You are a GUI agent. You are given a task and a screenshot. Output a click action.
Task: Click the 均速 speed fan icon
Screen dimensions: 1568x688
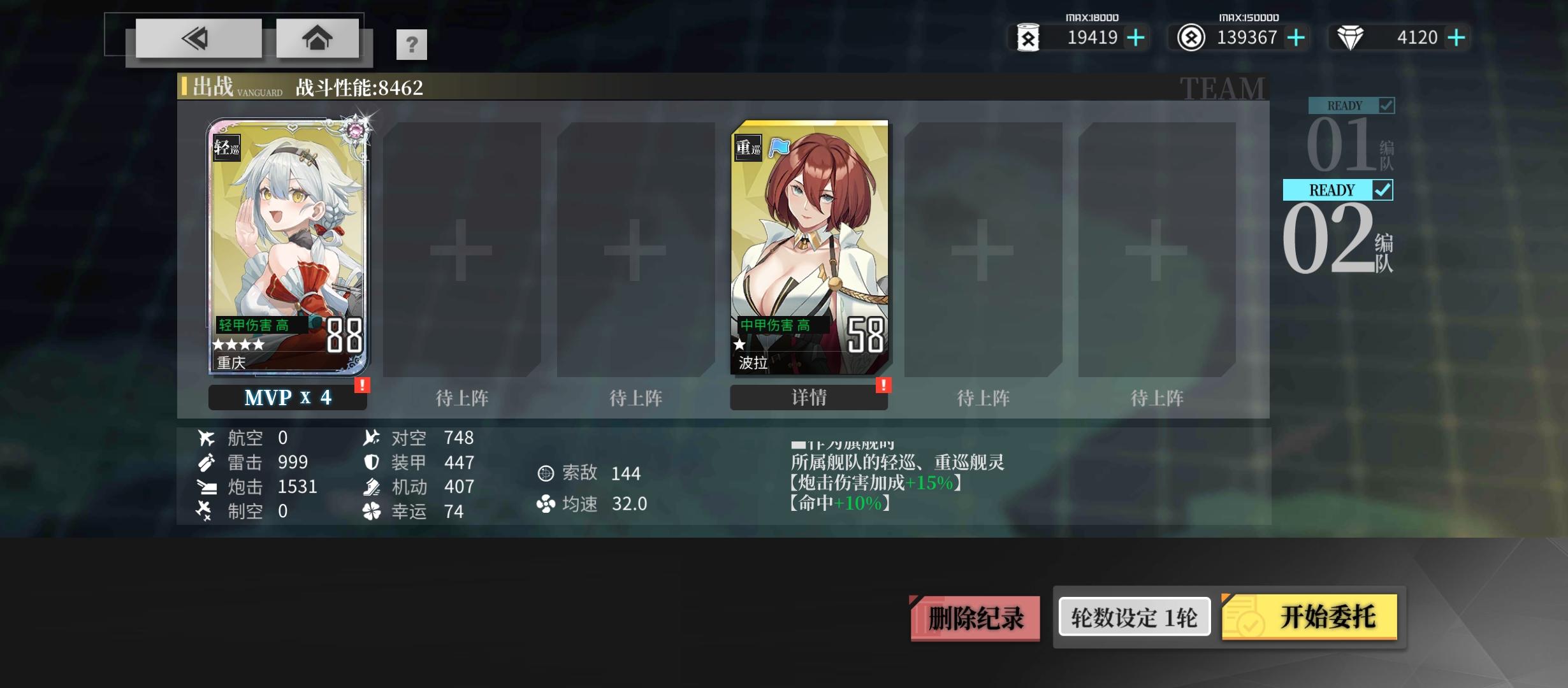tap(546, 504)
